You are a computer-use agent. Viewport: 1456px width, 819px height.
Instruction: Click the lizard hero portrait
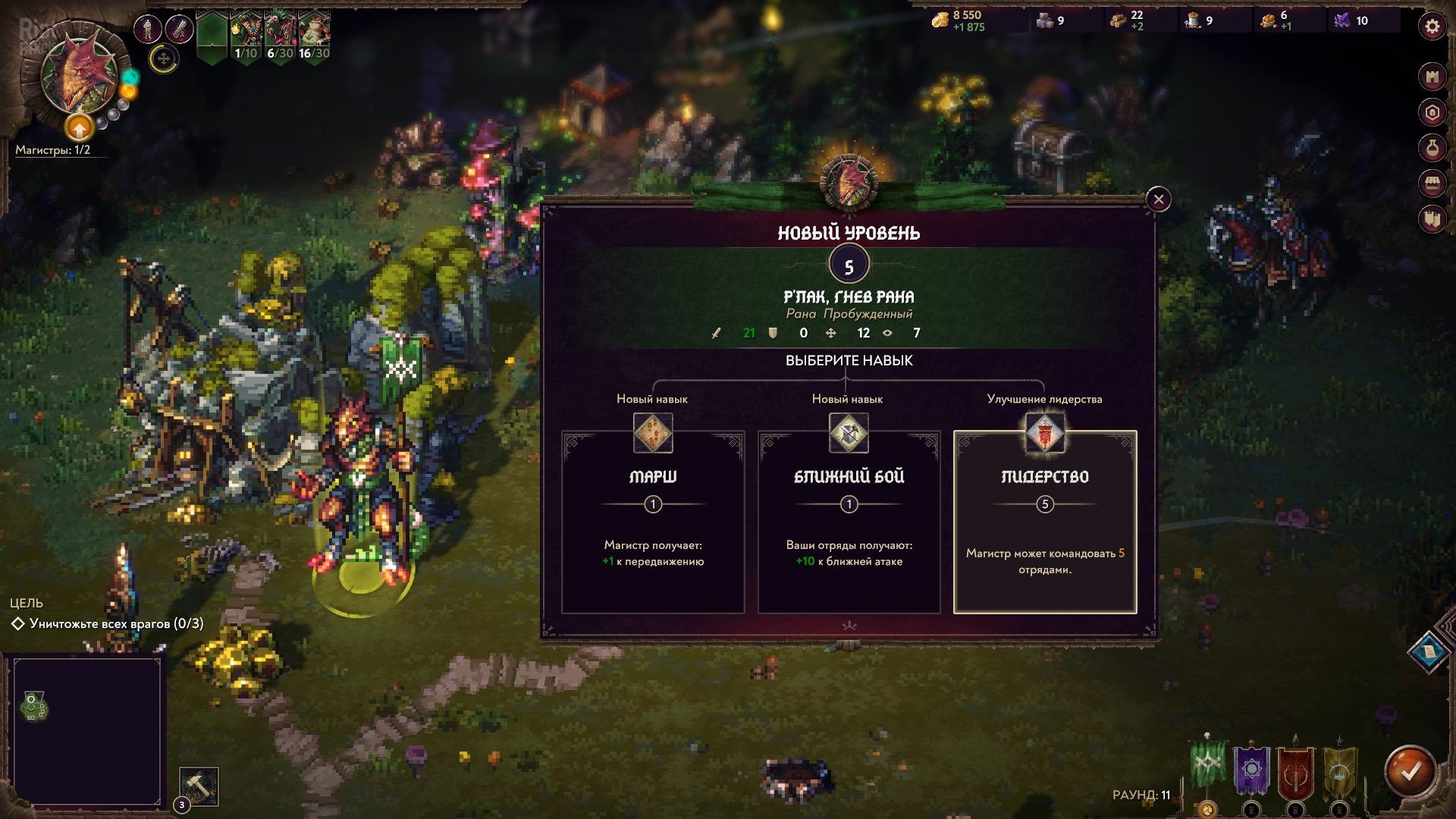[78, 76]
